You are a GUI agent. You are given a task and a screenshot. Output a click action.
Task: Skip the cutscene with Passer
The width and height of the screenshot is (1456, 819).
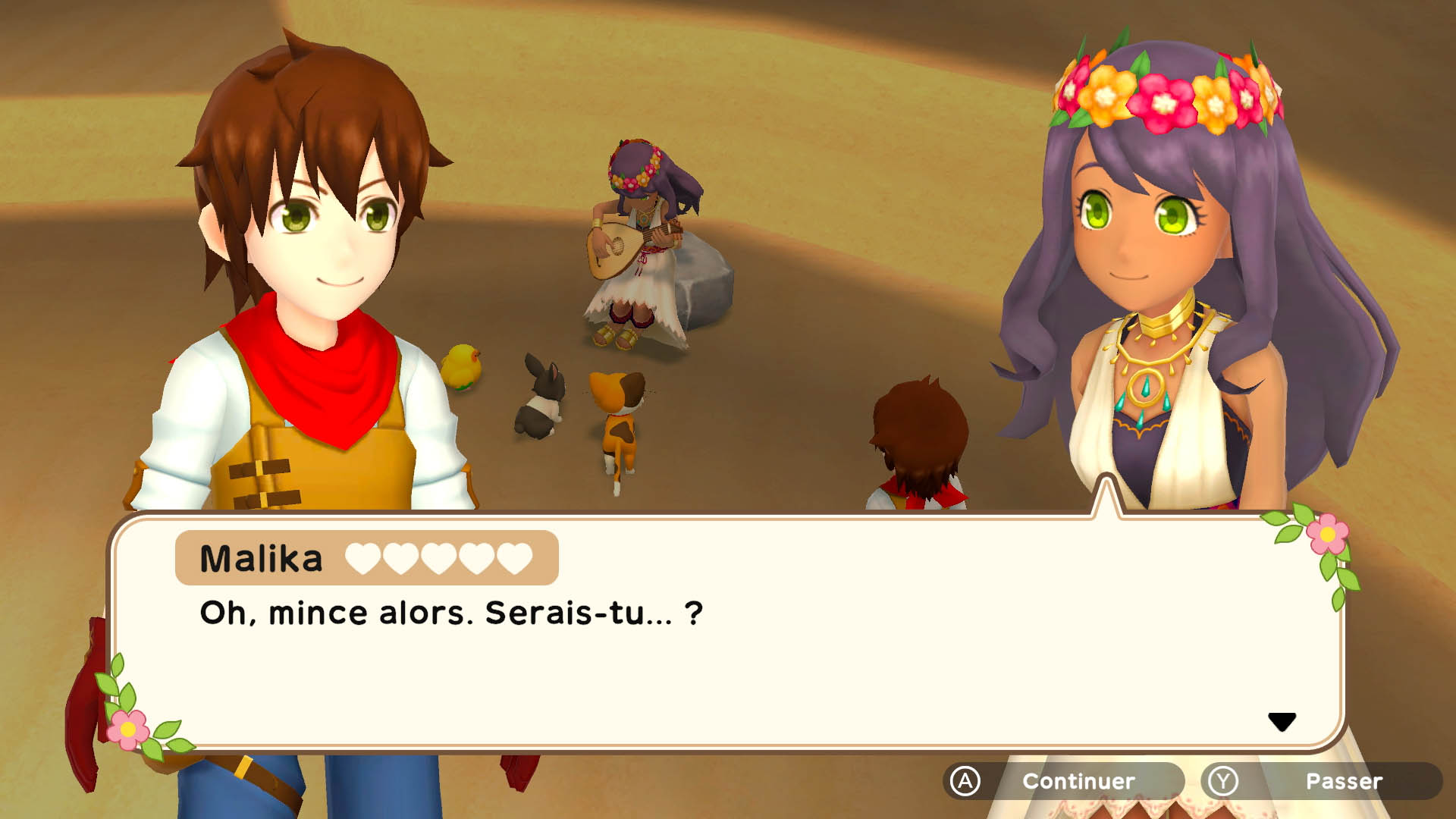[1321, 781]
